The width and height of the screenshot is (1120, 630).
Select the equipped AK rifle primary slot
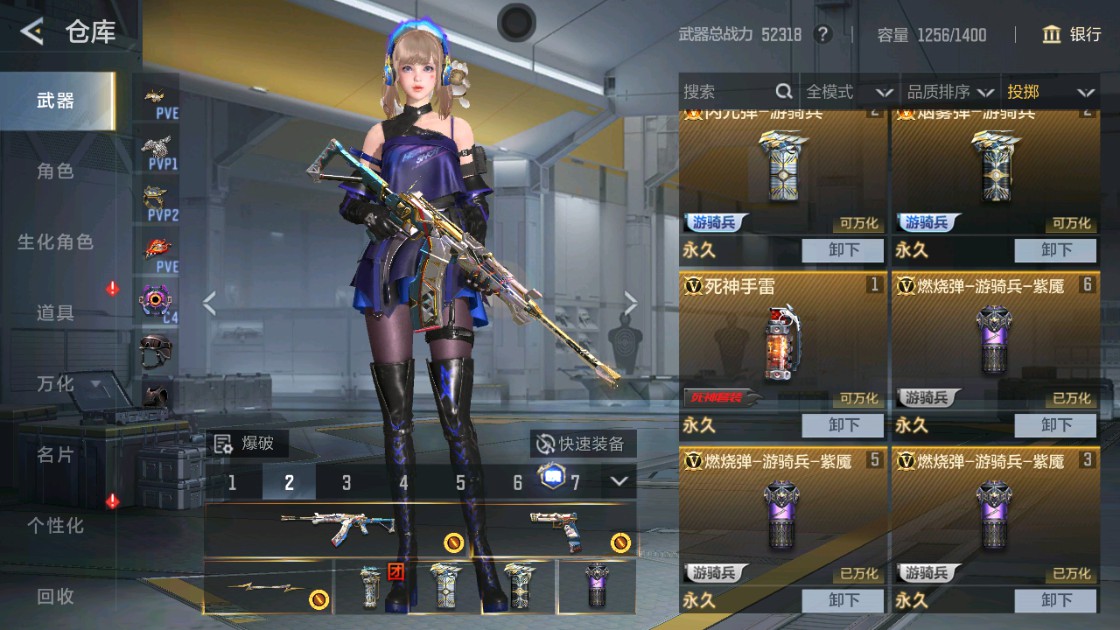click(340, 530)
